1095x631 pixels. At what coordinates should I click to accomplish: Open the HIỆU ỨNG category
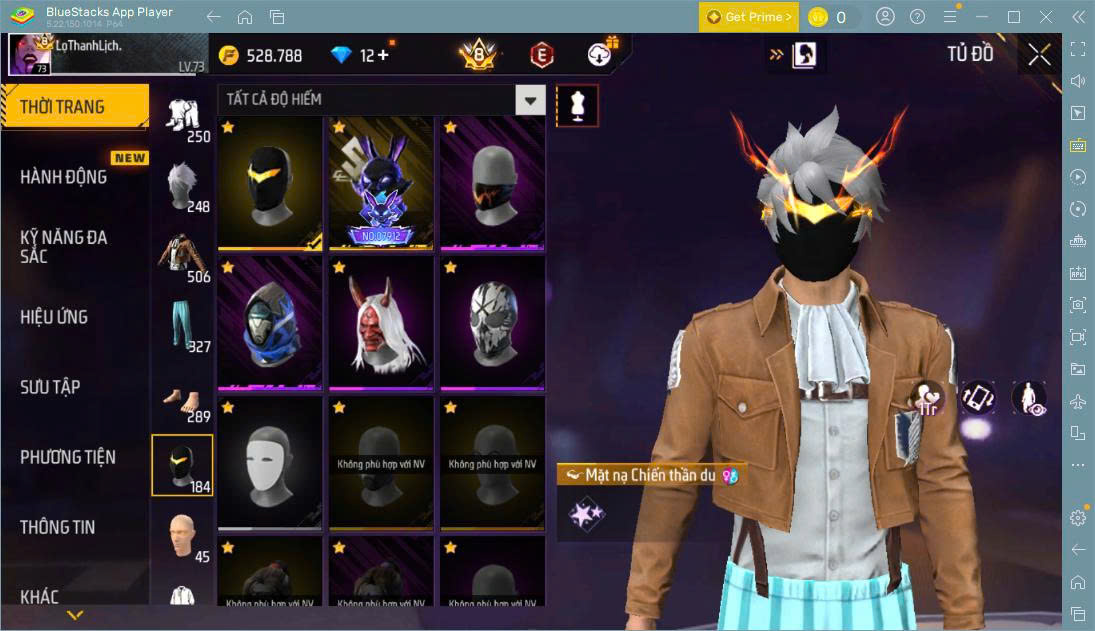click(x=54, y=317)
